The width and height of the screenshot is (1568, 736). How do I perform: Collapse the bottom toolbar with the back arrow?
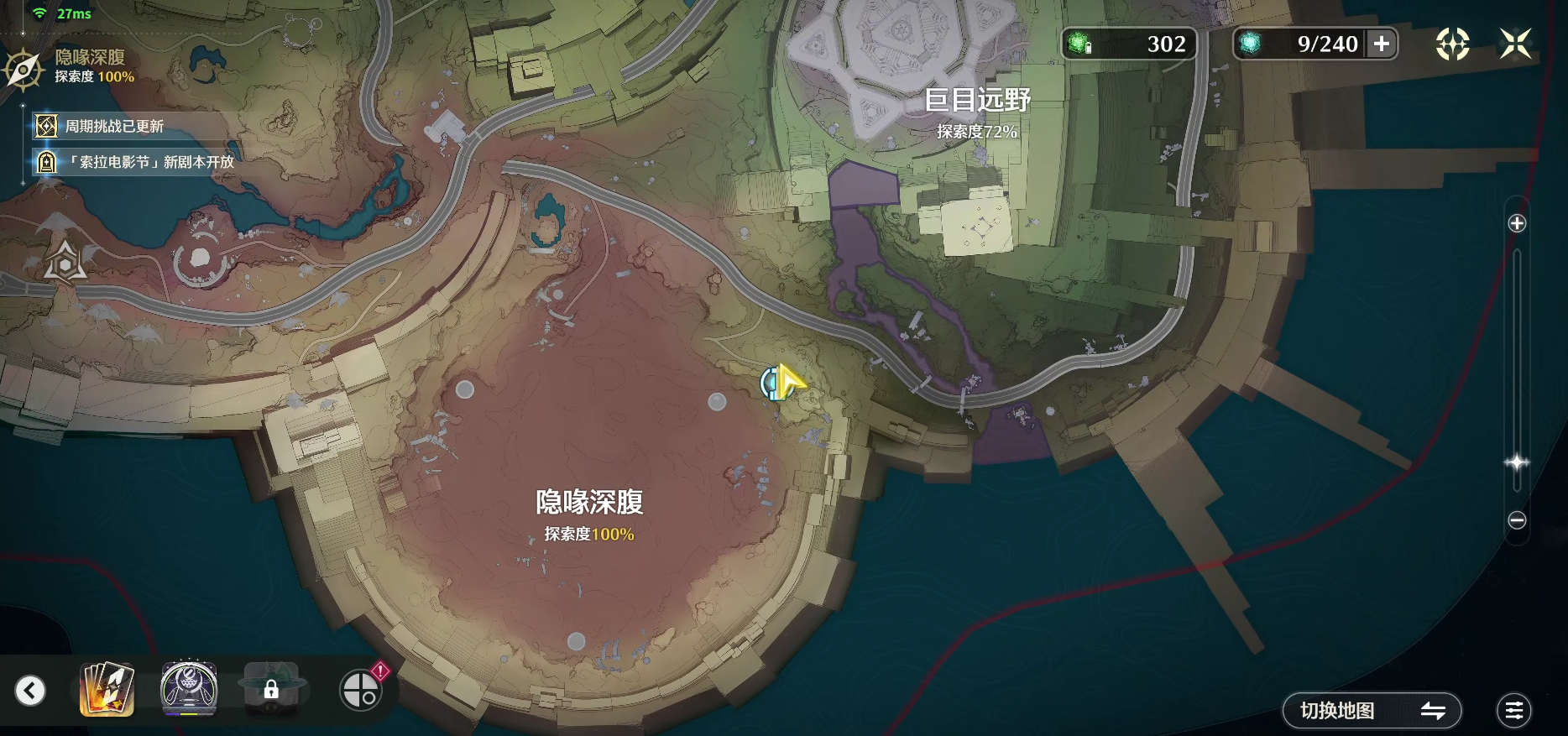pyautogui.click(x=30, y=691)
